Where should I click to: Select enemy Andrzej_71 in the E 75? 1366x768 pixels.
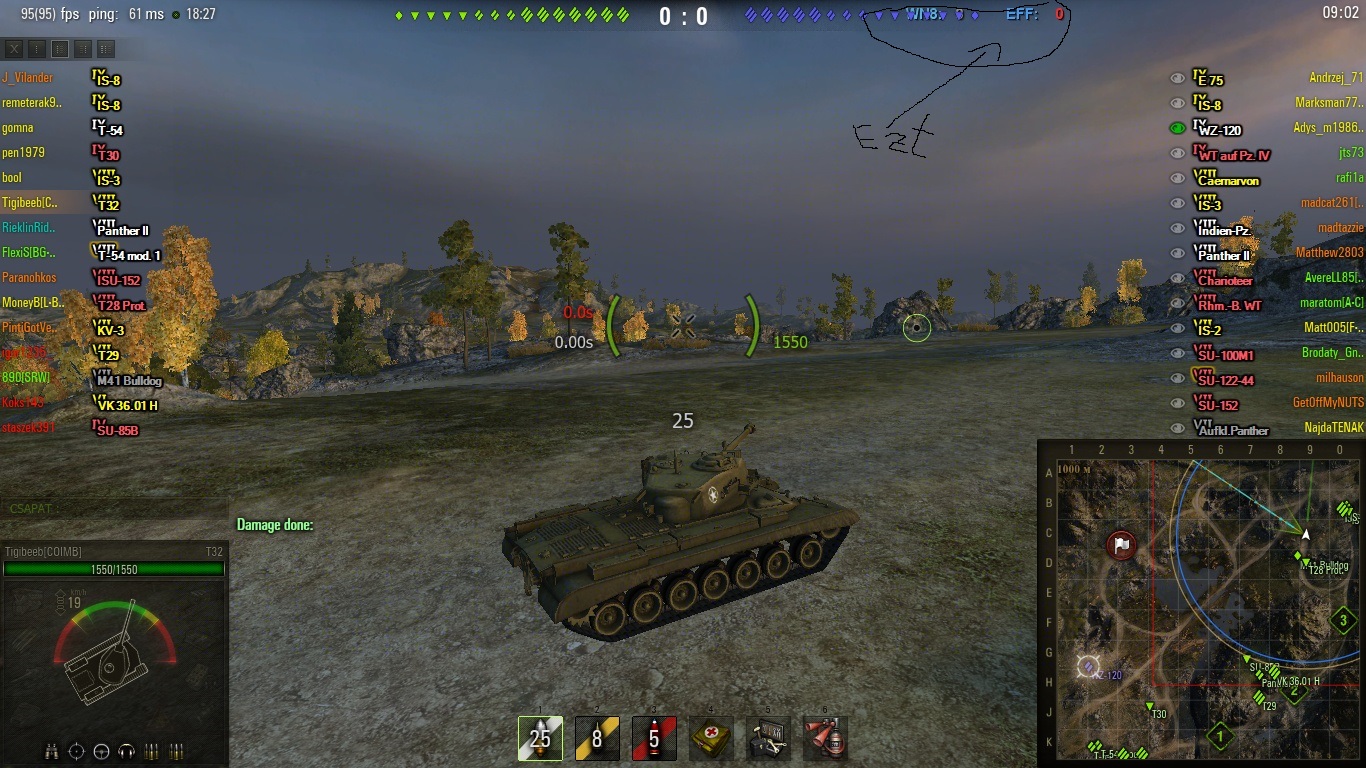click(1270, 79)
